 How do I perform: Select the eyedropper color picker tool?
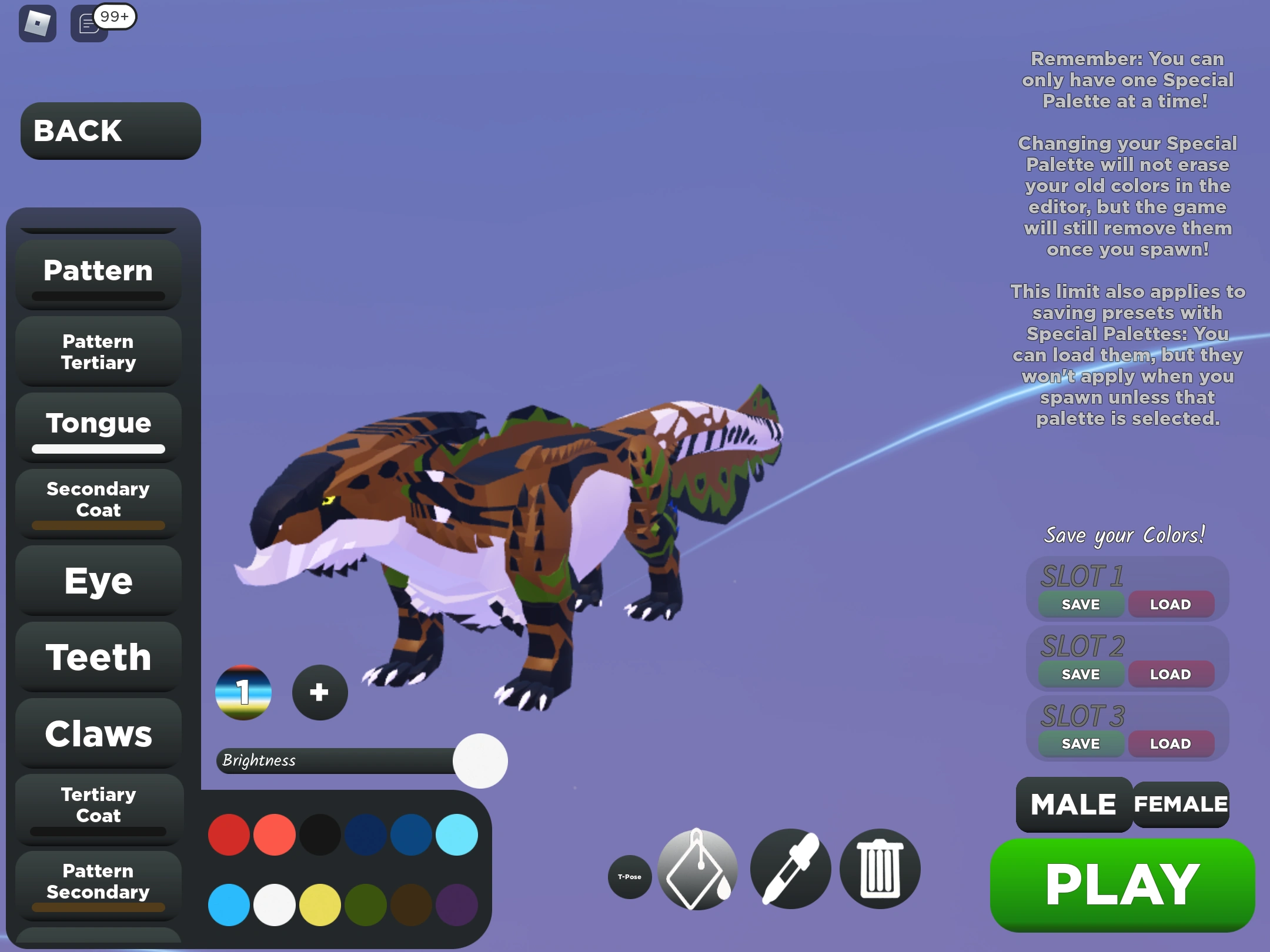(790, 870)
